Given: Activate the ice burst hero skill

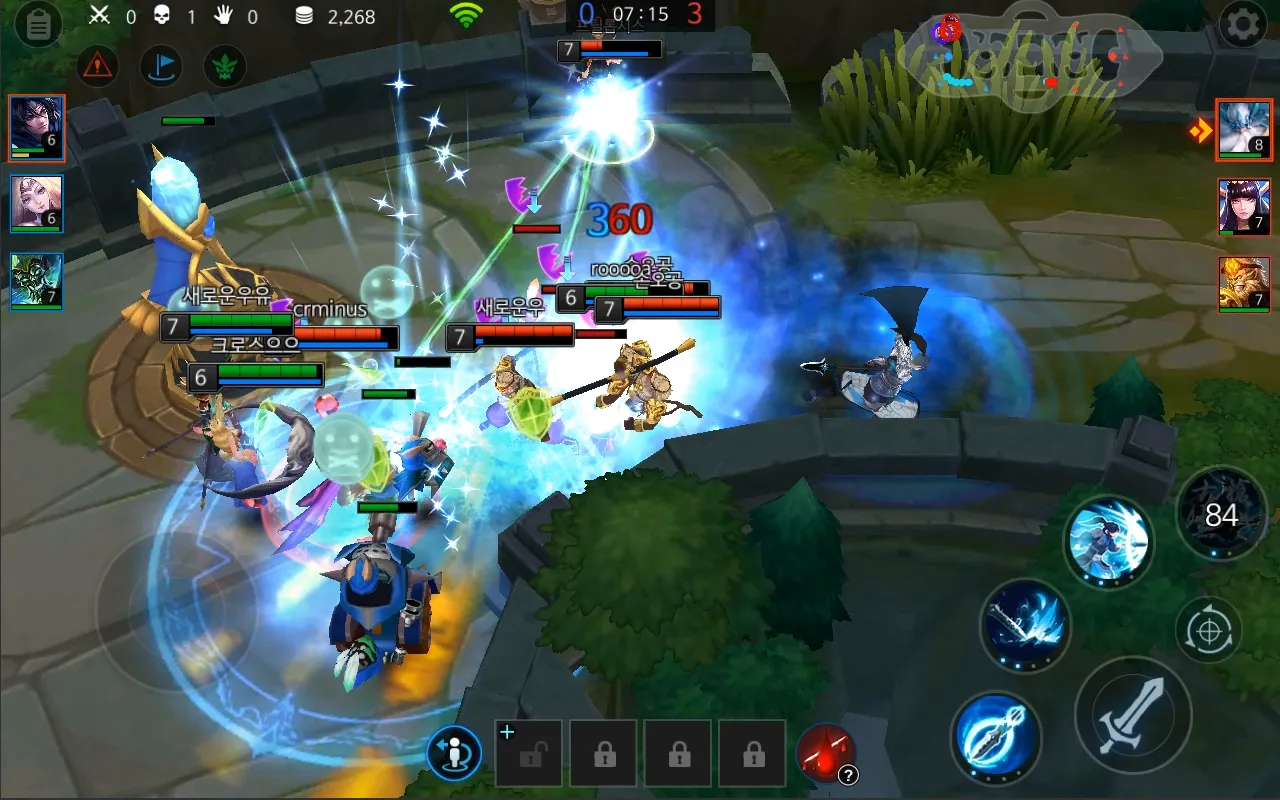Looking at the screenshot, I should click(1108, 541).
